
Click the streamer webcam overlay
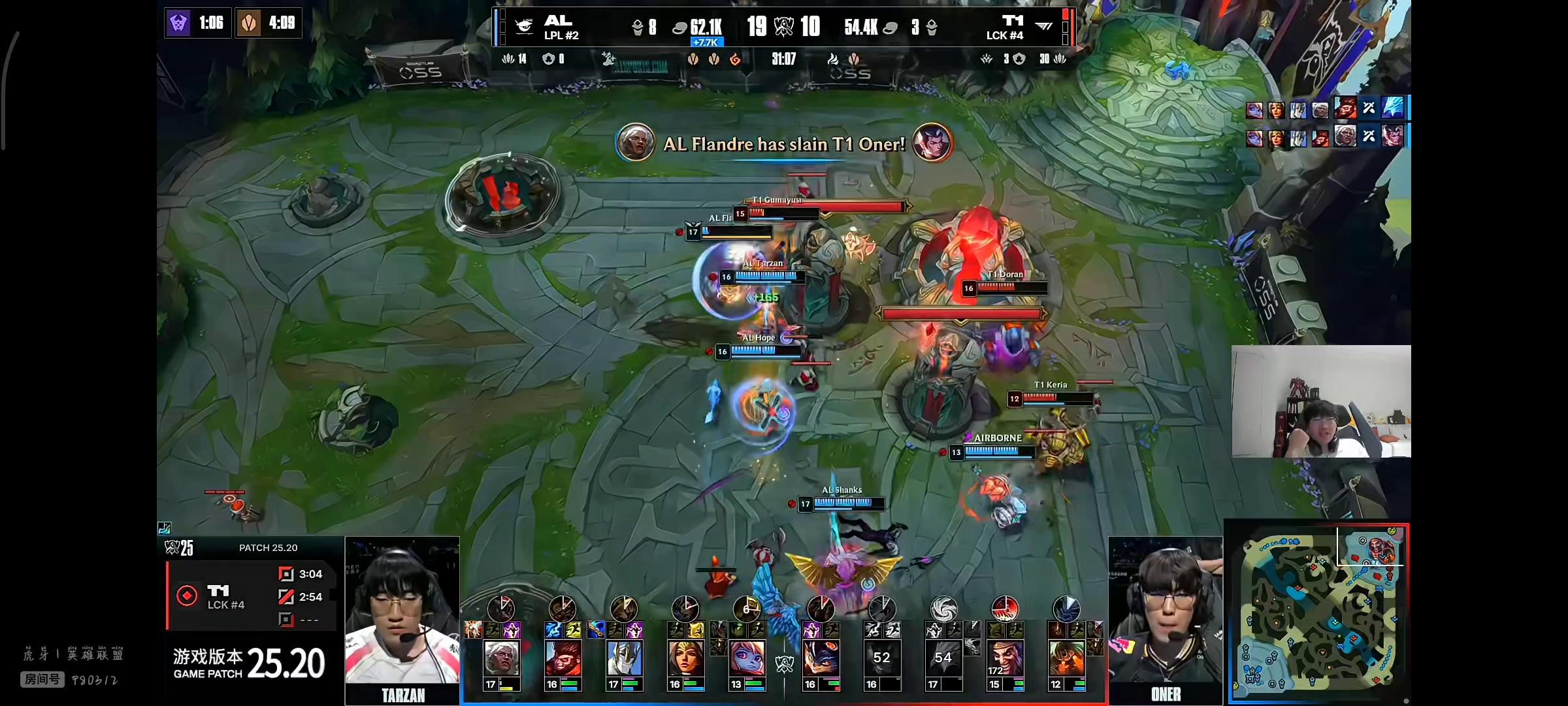1321,401
